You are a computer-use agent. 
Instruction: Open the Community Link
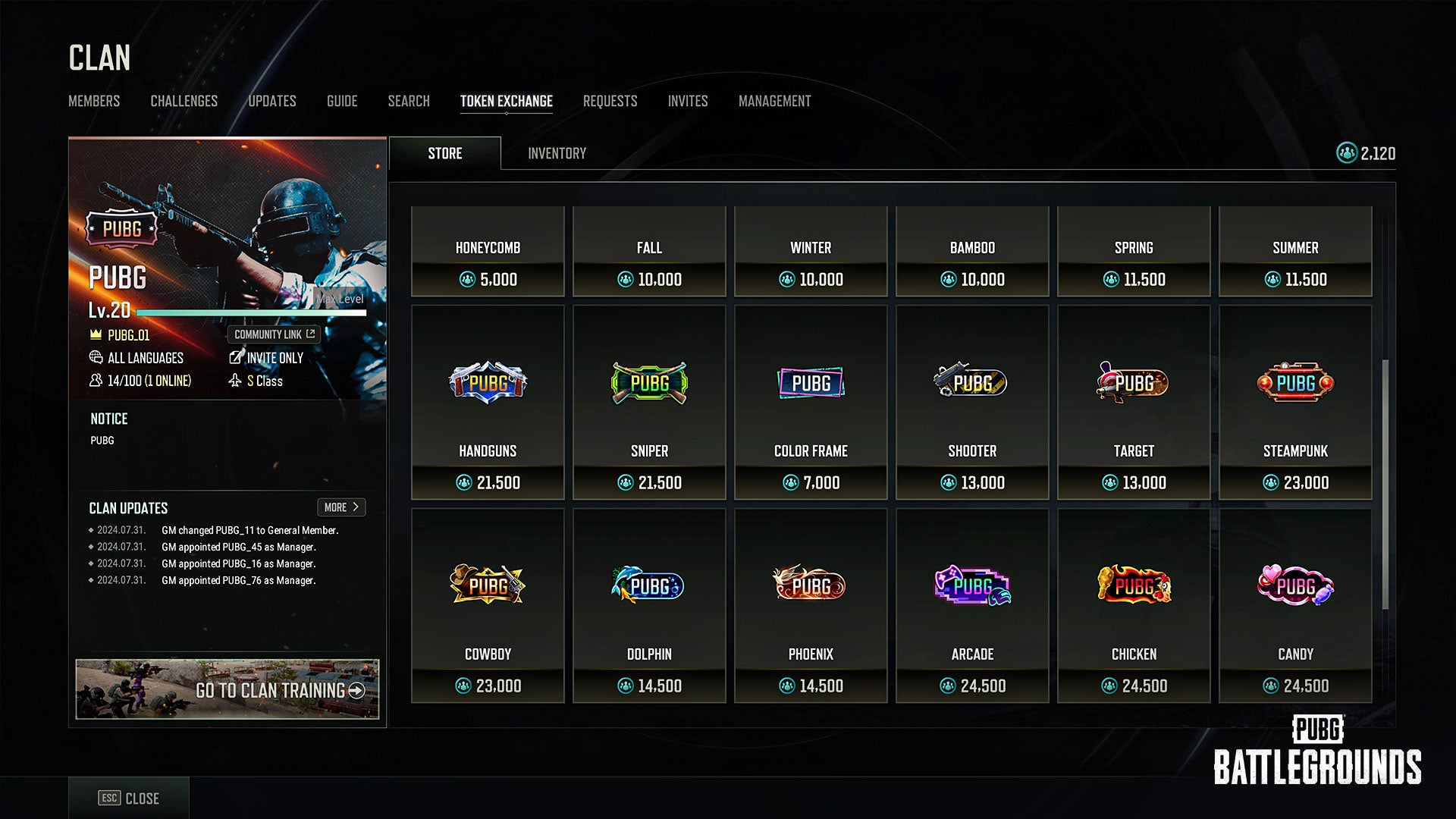(274, 334)
